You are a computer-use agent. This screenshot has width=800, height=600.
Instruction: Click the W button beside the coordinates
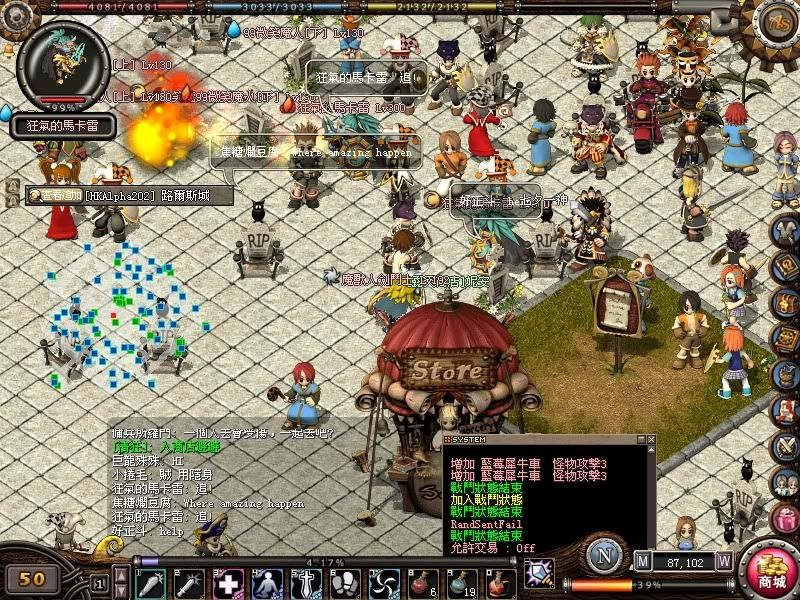point(724,560)
